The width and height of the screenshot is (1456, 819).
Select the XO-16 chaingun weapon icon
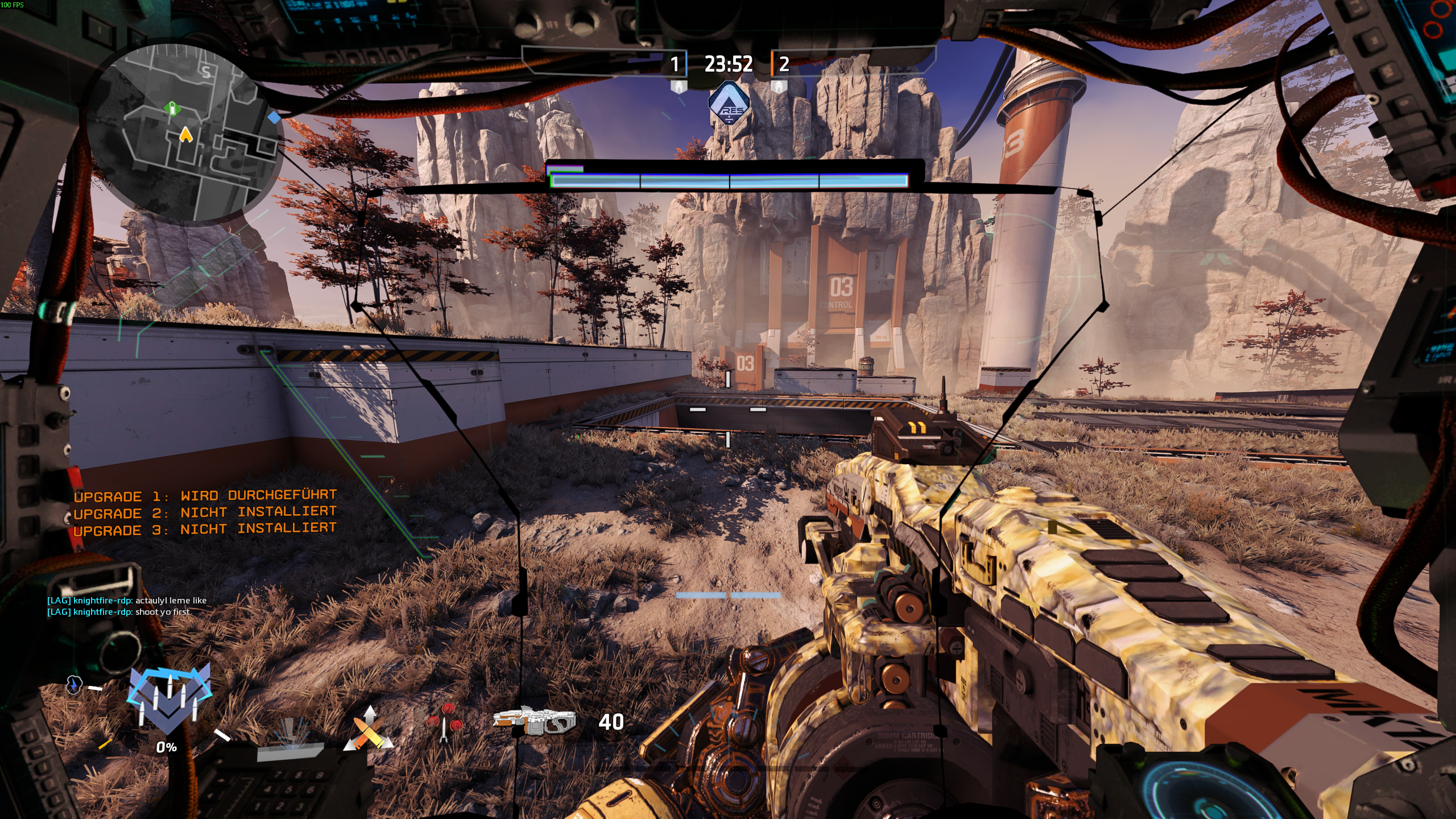[534, 721]
